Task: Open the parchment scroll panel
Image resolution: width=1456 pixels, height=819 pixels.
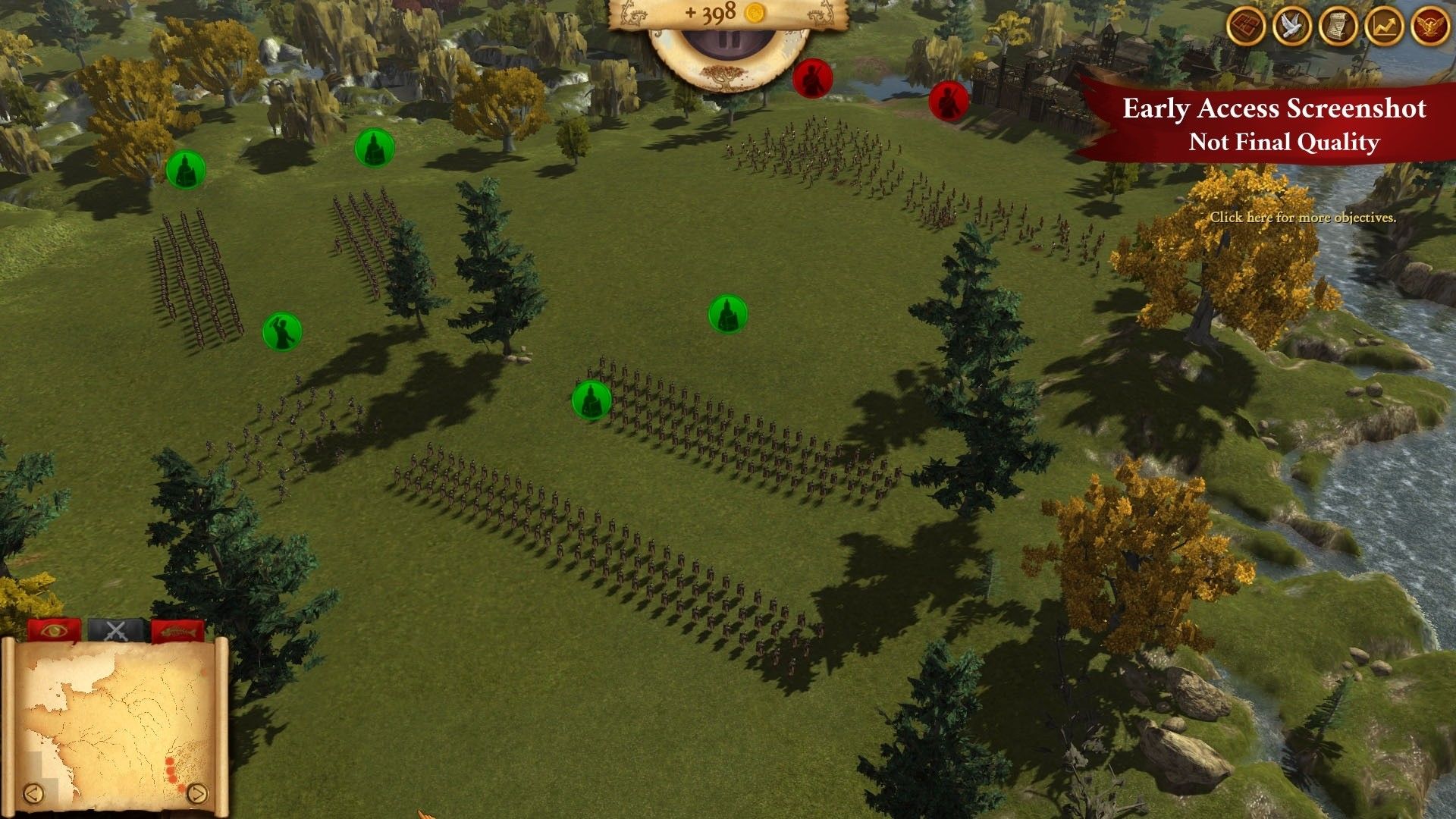Action: click(1338, 27)
